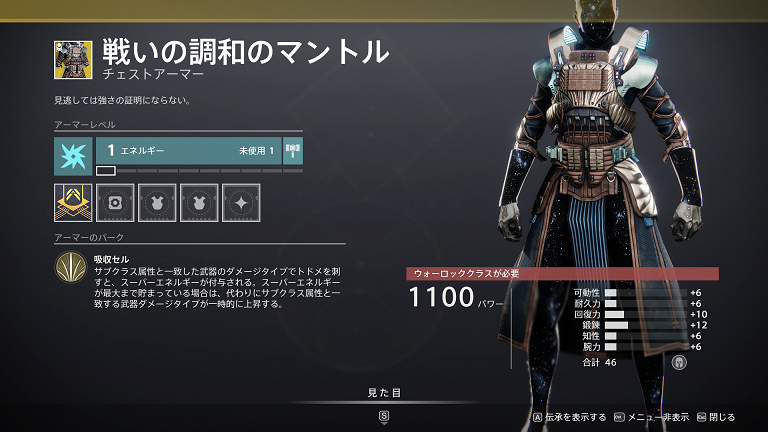
Task: Open the gold chevron mod slot
Action: click(x=73, y=202)
